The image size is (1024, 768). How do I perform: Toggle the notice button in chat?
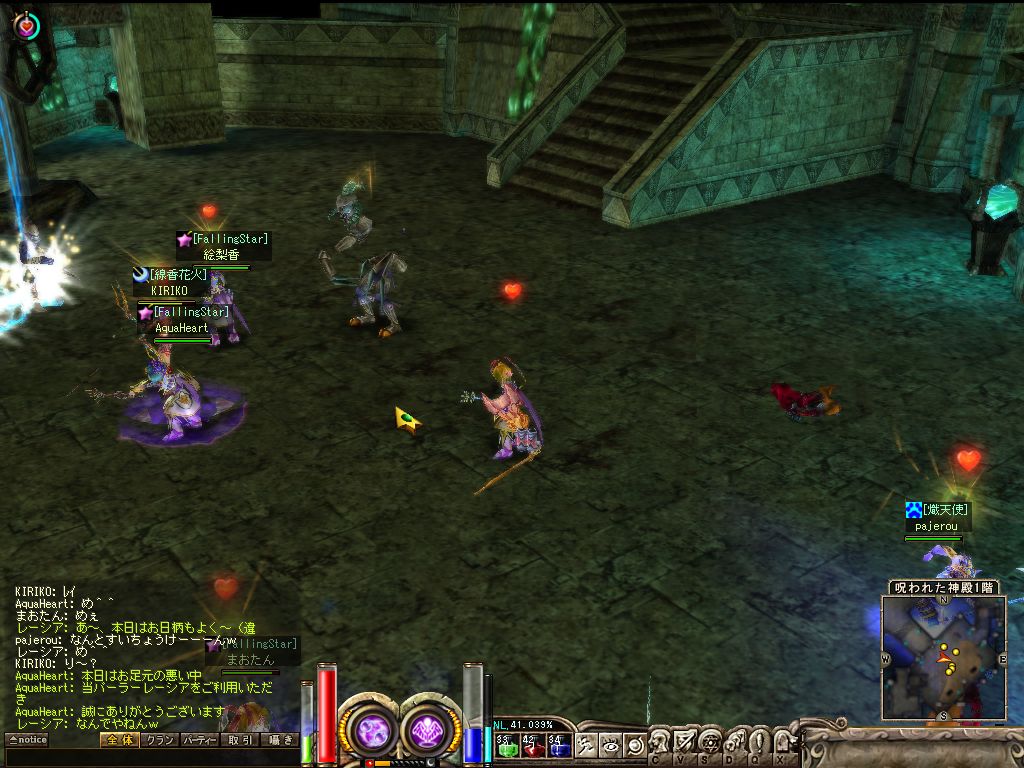27,740
